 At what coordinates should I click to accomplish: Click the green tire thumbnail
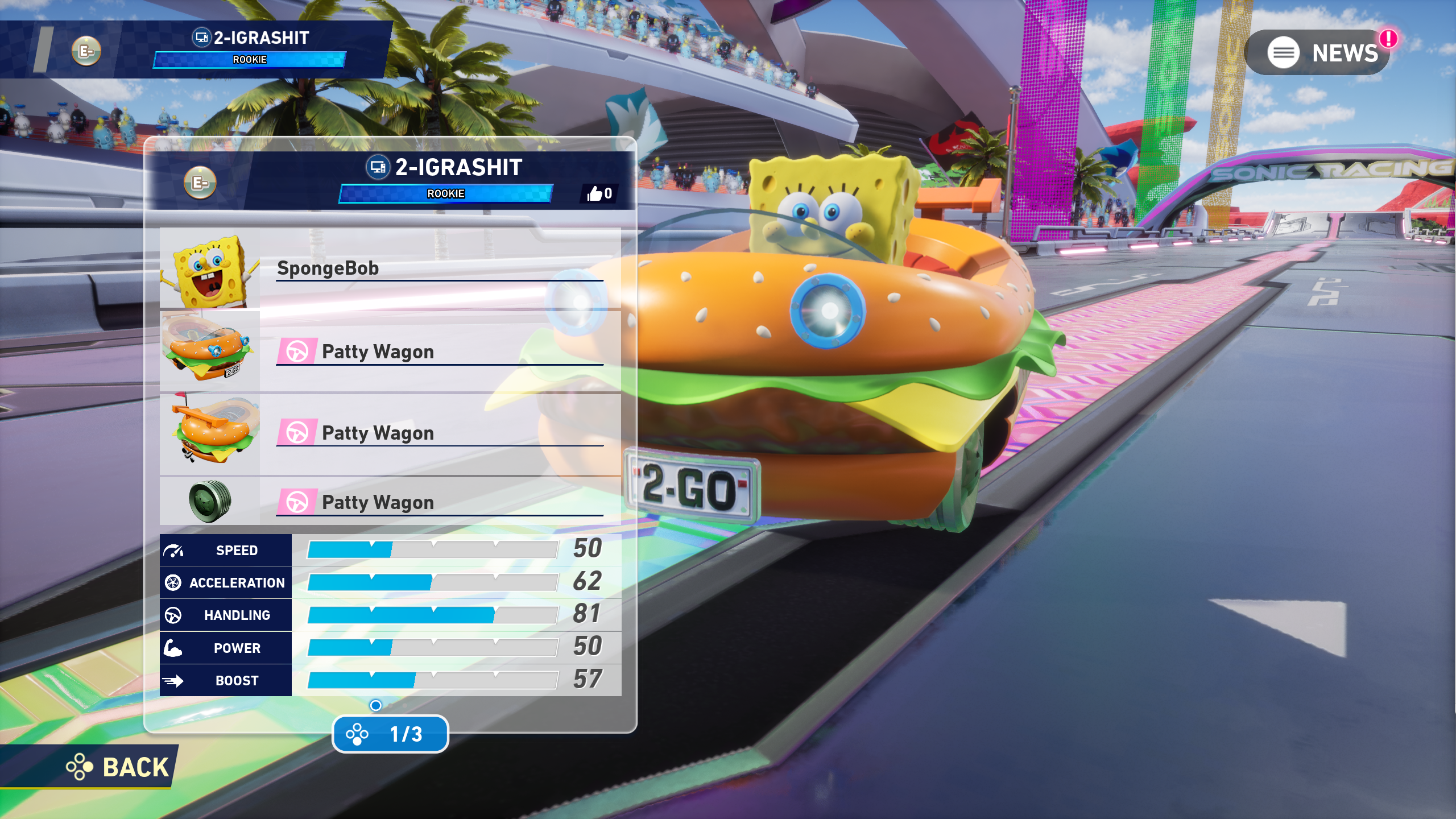point(210,501)
